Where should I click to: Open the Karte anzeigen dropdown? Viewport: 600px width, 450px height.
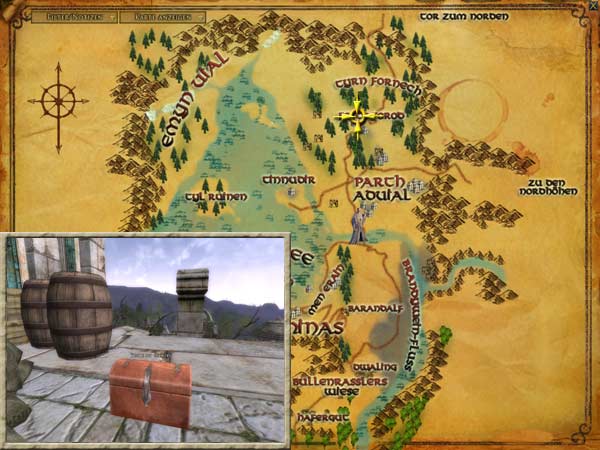pos(167,17)
